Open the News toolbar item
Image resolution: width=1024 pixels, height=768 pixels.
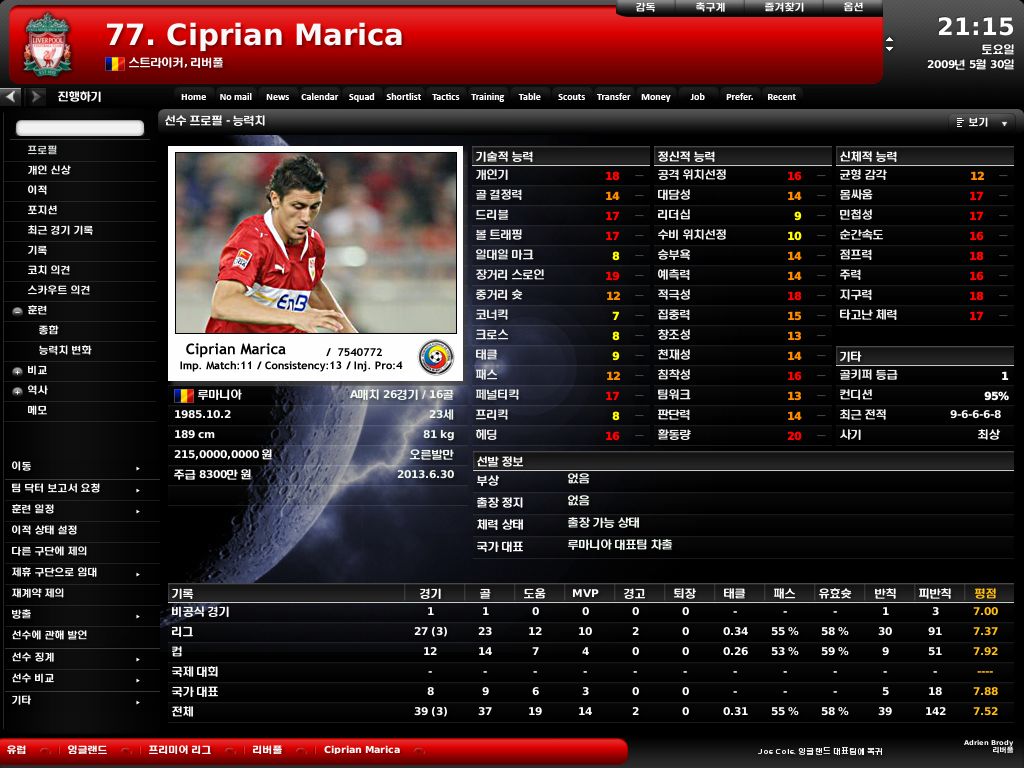click(277, 97)
